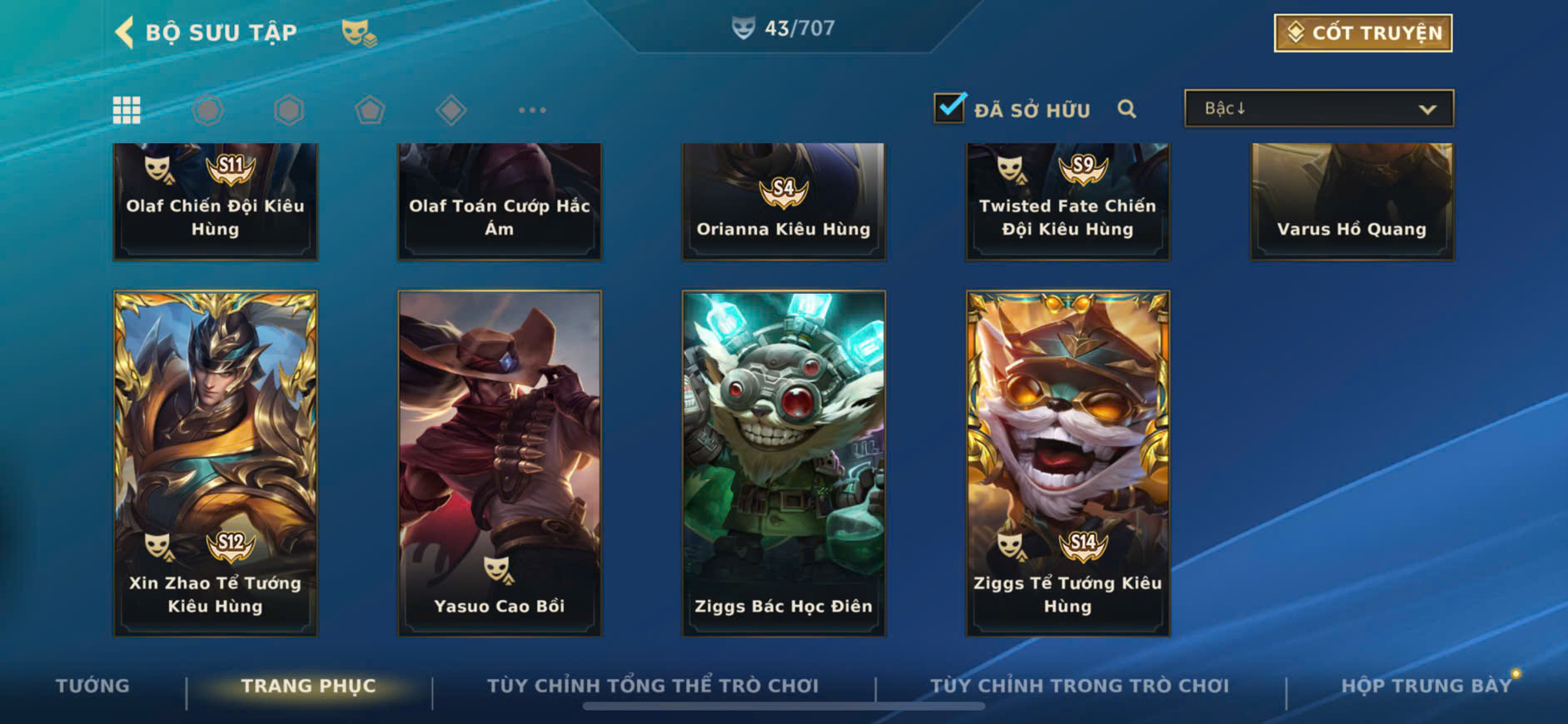Open the skin search magnifier

(1127, 109)
